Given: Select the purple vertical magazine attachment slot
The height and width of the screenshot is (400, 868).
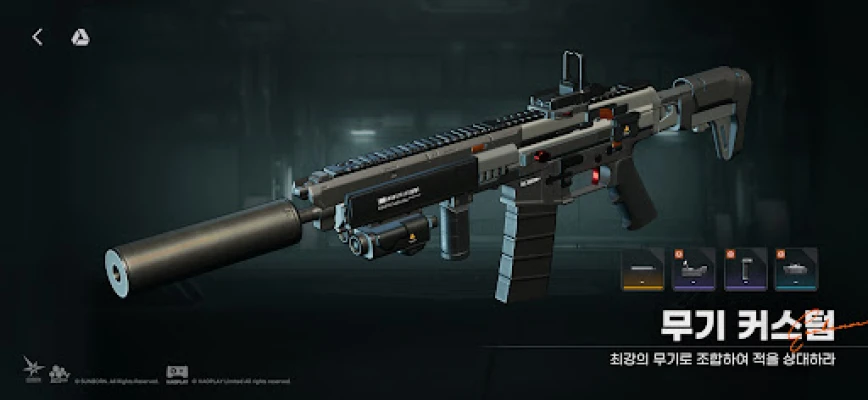Looking at the screenshot, I should click(x=745, y=269).
